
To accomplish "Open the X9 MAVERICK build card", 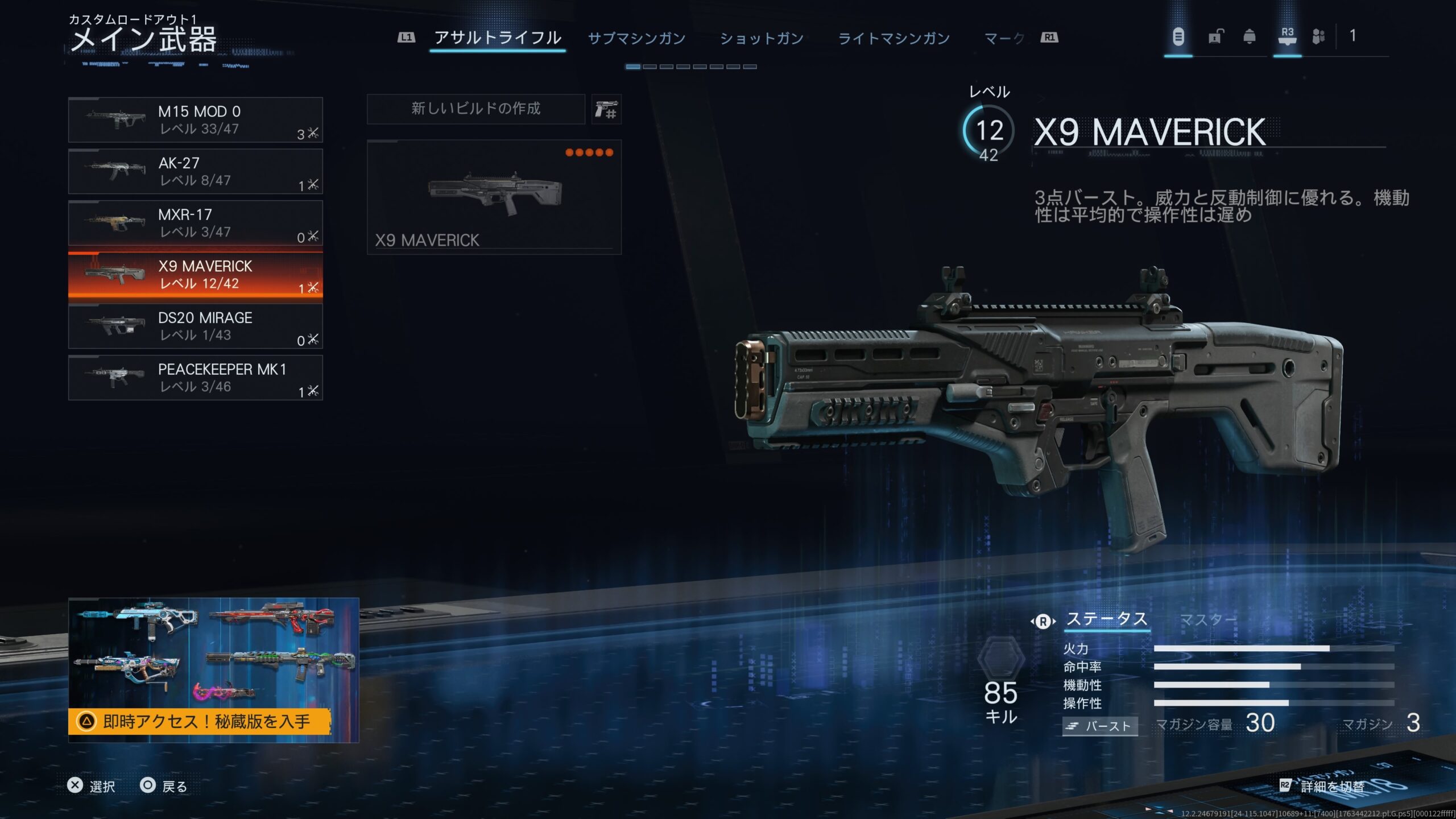I will 494,197.
